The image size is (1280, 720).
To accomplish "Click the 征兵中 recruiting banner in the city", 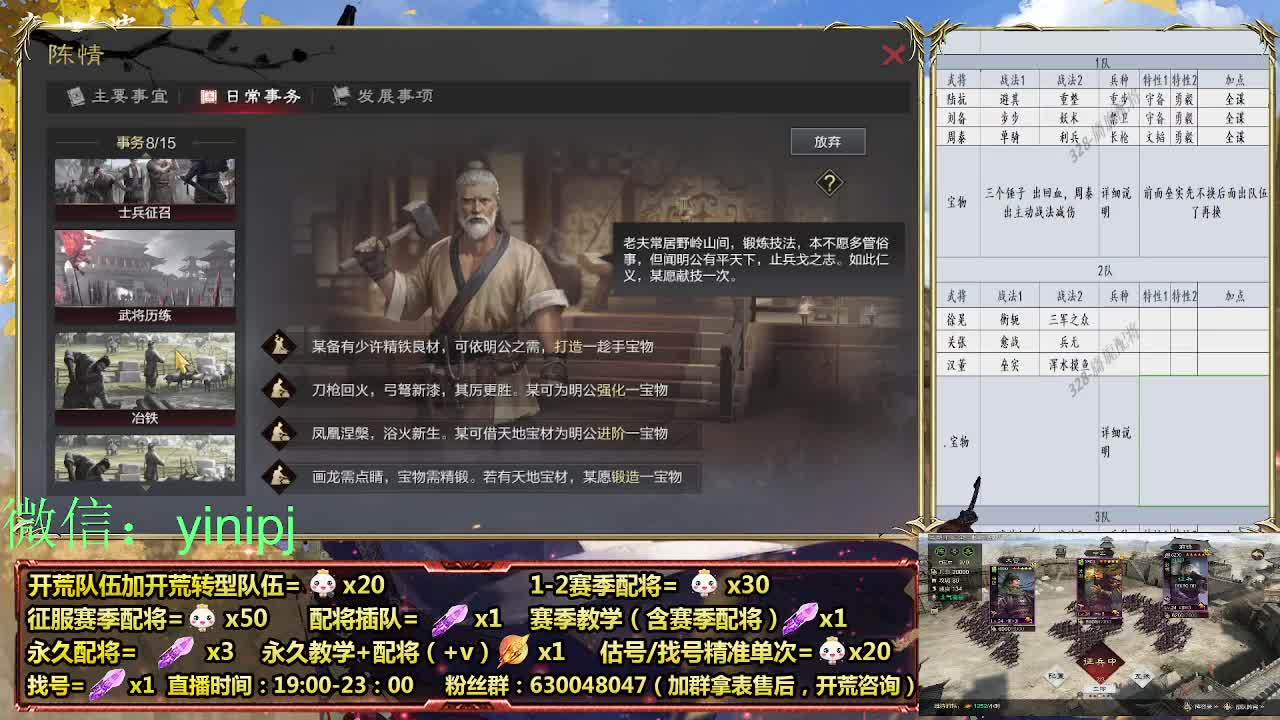I will pyautogui.click(x=1102, y=660).
